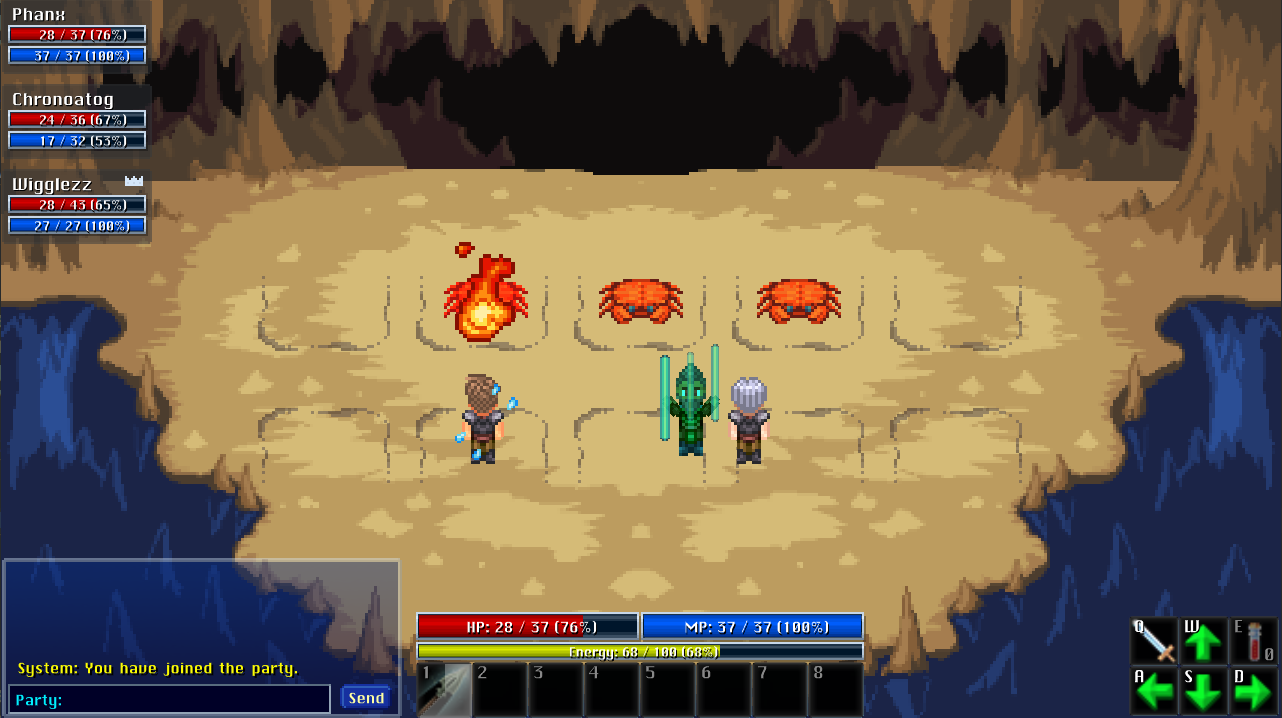Select the skill in hotbar slot 1
This screenshot has width=1282, height=718.
tap(444, 689)
